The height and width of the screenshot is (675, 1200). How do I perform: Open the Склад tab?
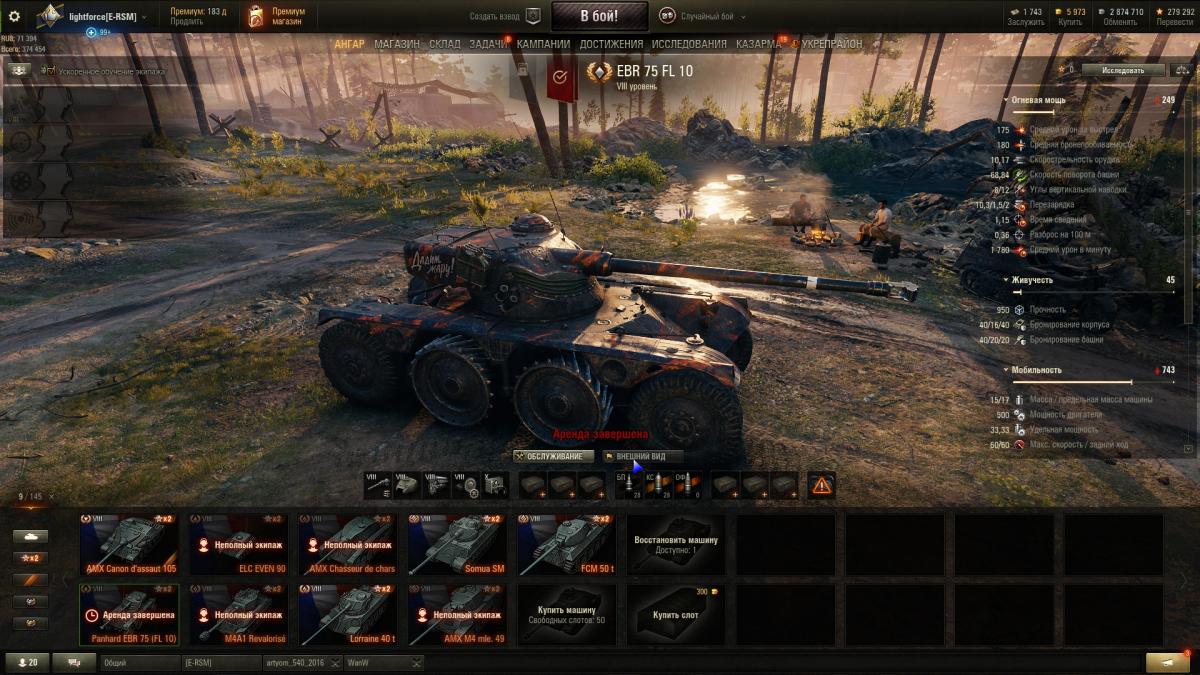coord(445,44)
